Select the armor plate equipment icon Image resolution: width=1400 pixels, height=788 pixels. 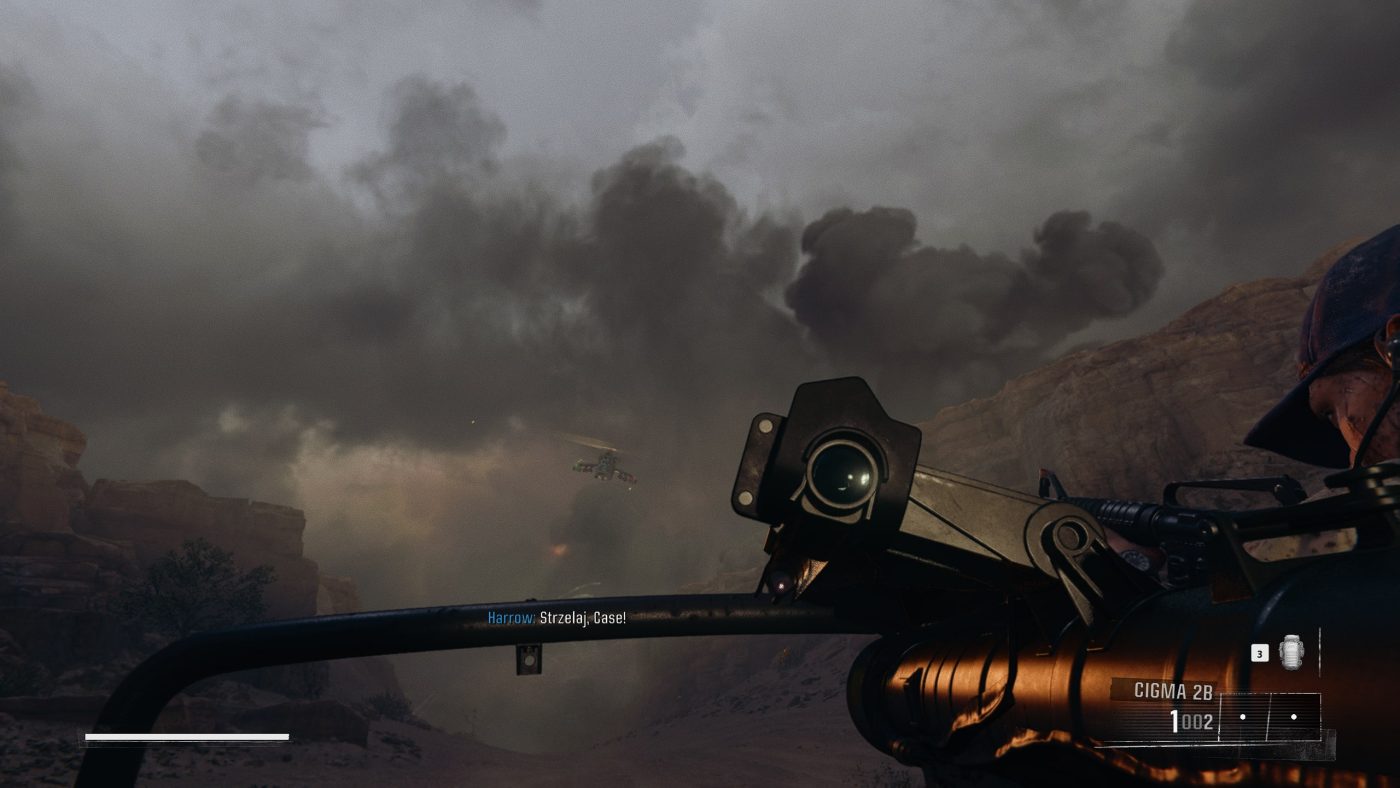click(1291, 652)
